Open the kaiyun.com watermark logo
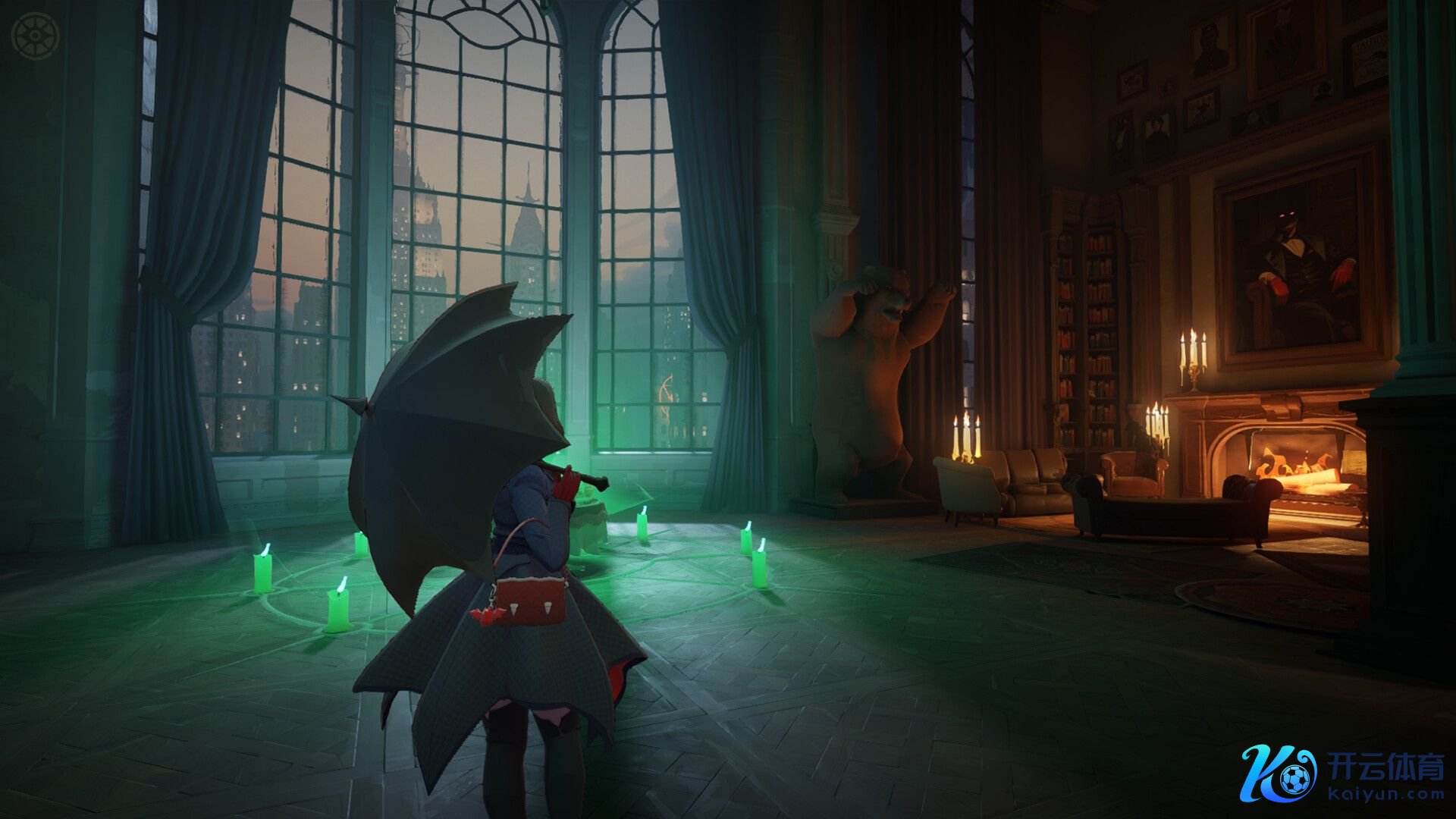The width and height of the screenshot is (1456, 819). 1342,773
